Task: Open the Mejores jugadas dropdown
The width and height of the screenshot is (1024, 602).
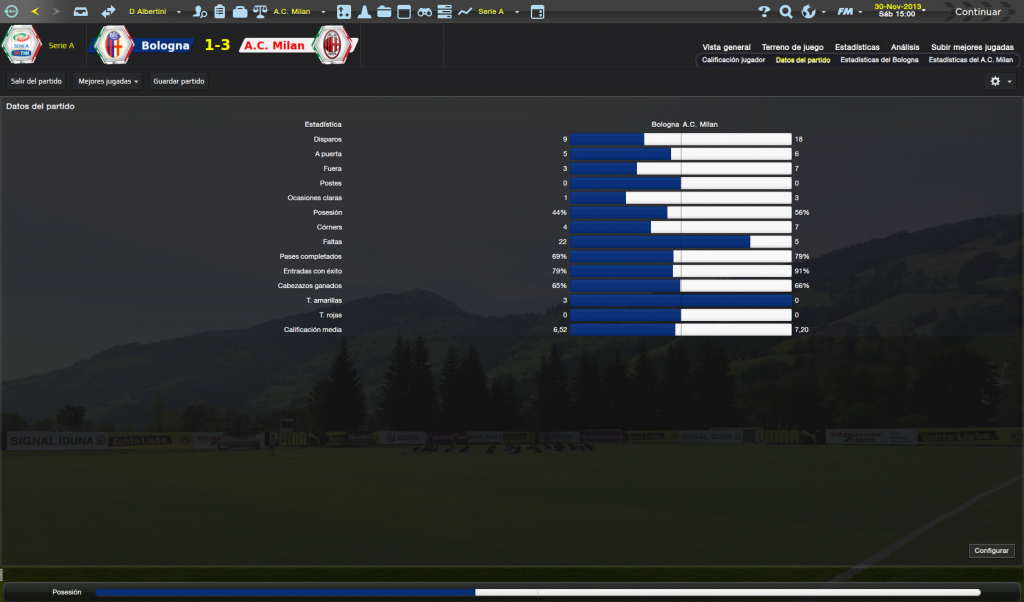Action: coord(108,81)
